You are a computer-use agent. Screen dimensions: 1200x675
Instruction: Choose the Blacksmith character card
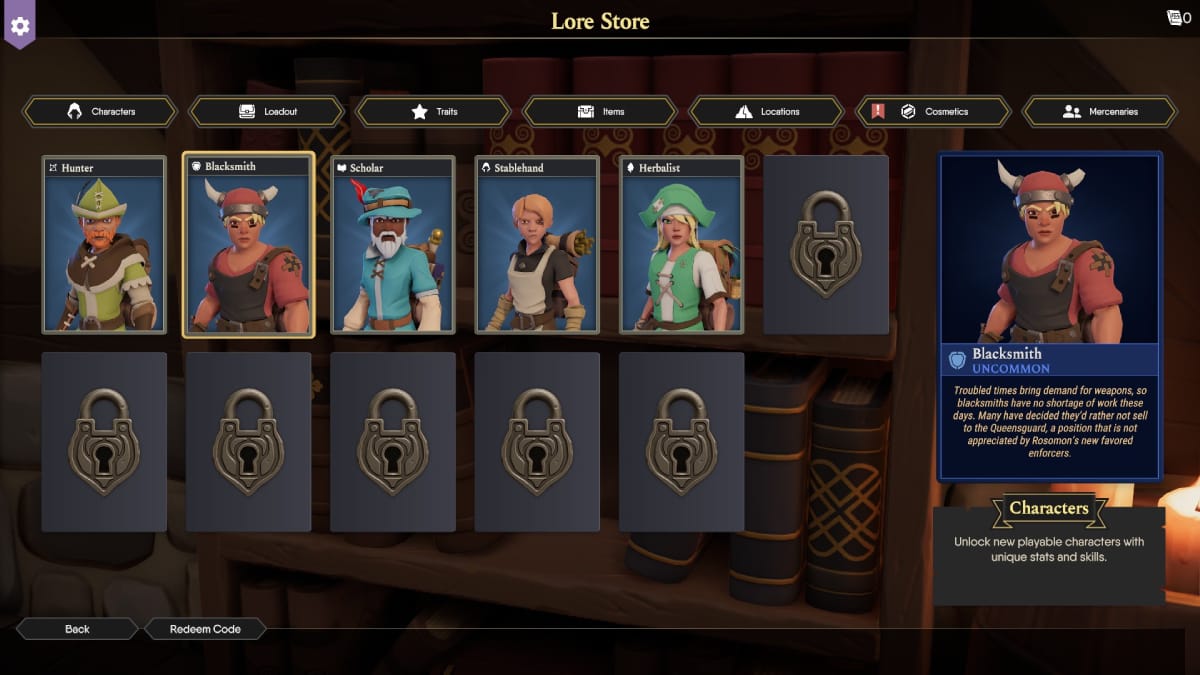pos(248,245)
